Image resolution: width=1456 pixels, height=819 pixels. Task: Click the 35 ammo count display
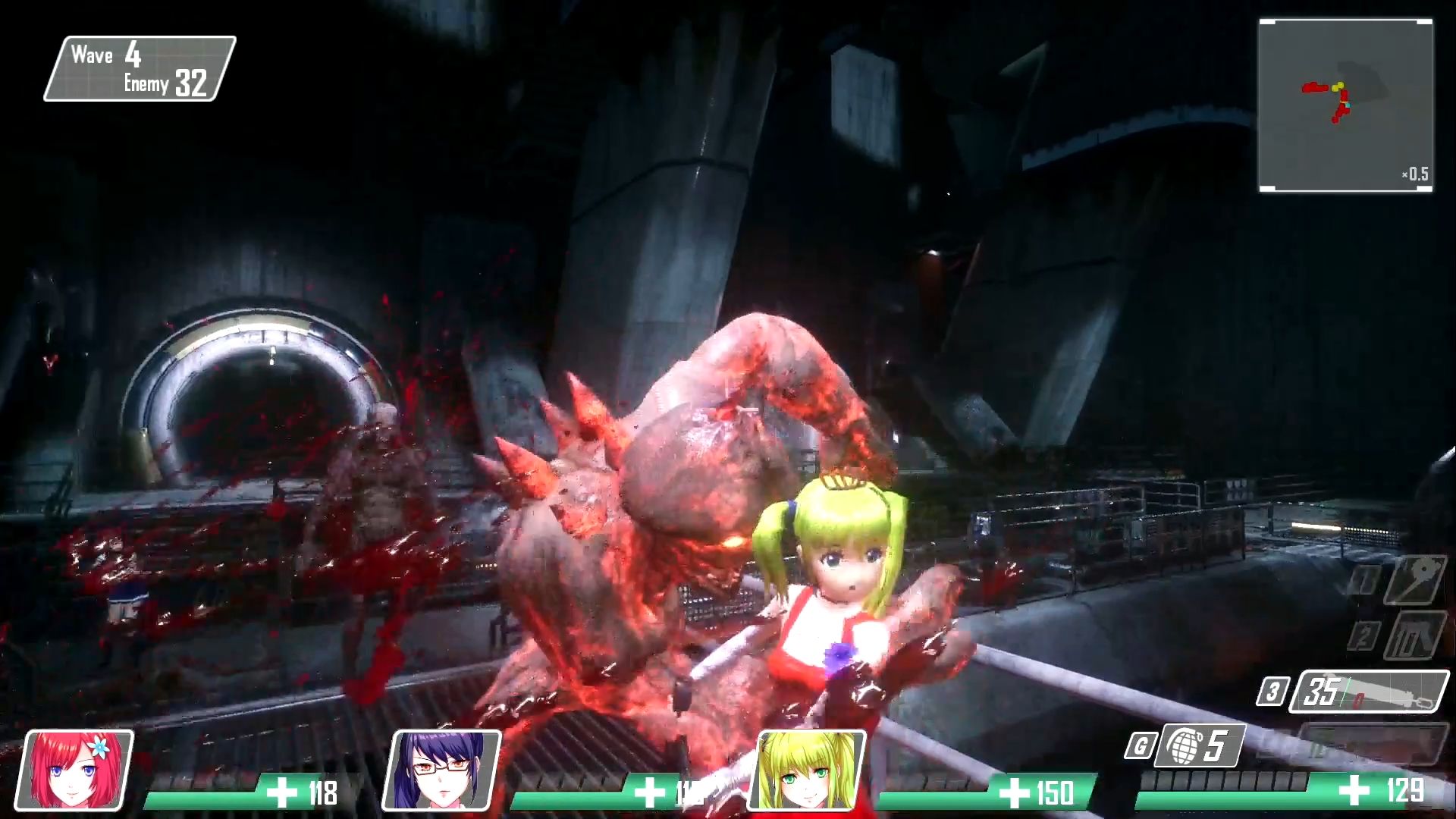click(x=1319, y=692)
